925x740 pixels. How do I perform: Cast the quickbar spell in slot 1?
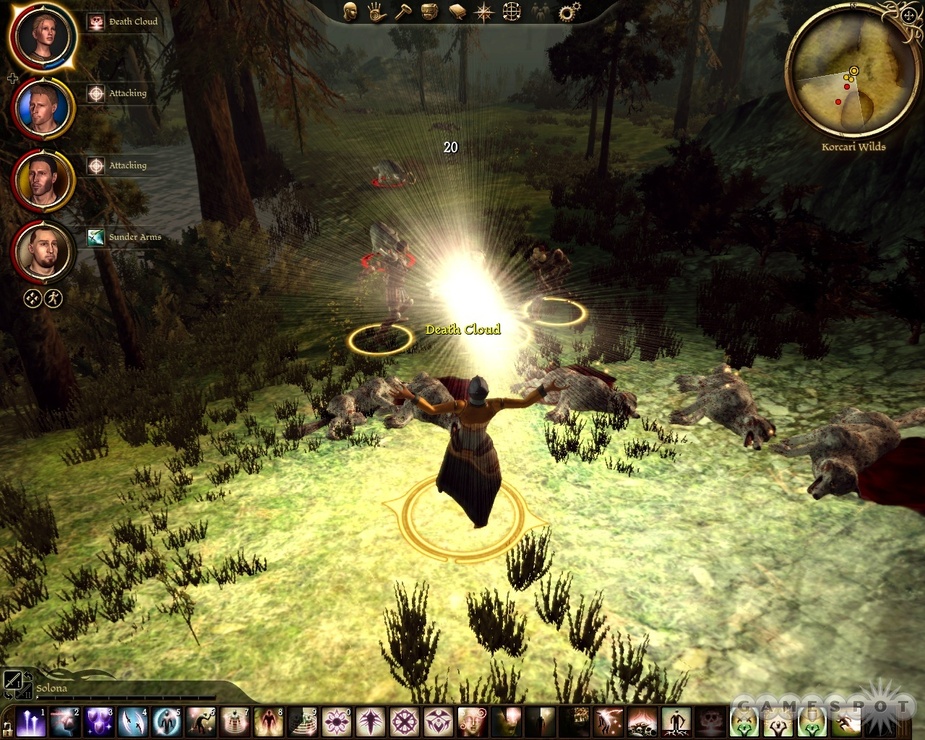[x=31, y=721]
